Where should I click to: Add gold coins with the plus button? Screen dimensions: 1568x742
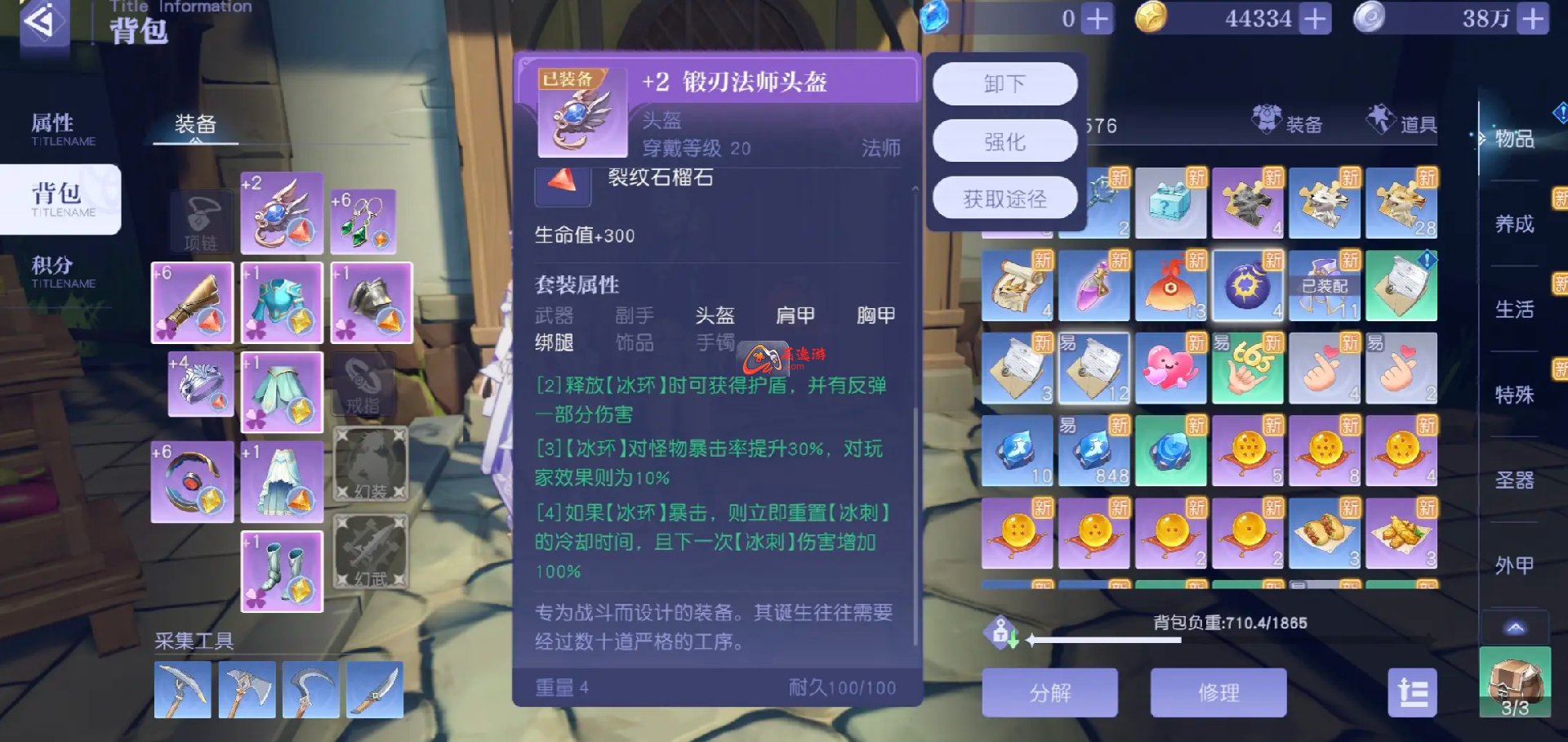pyautogui.click(x=1315, y=19)
